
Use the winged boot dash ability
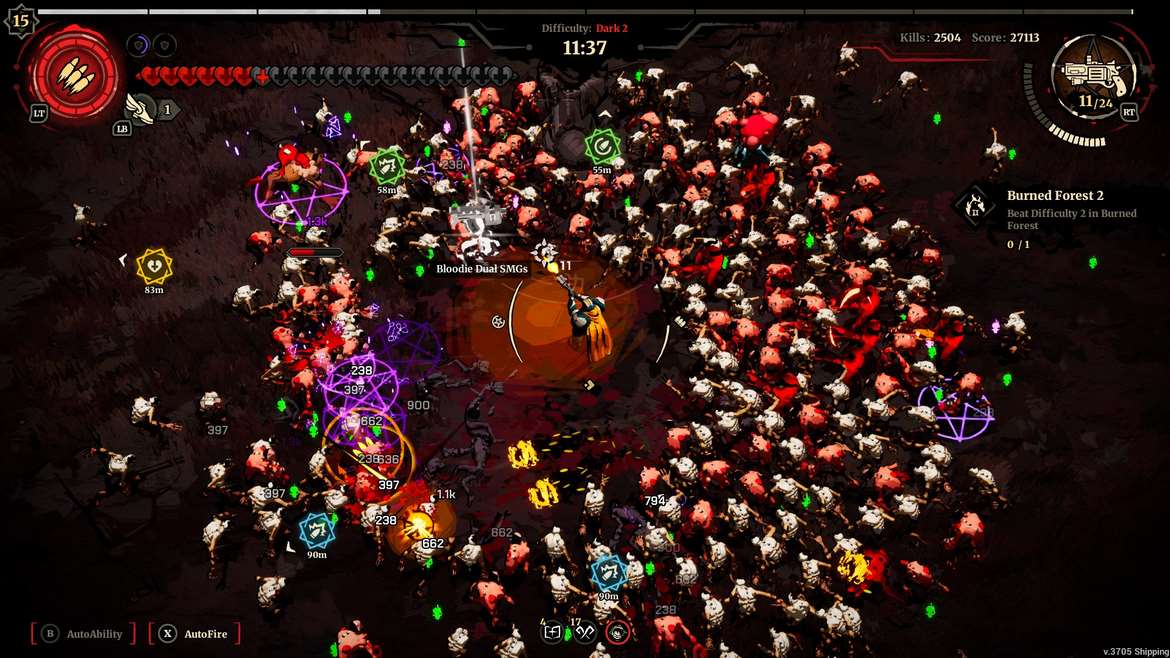pos(139,108)
